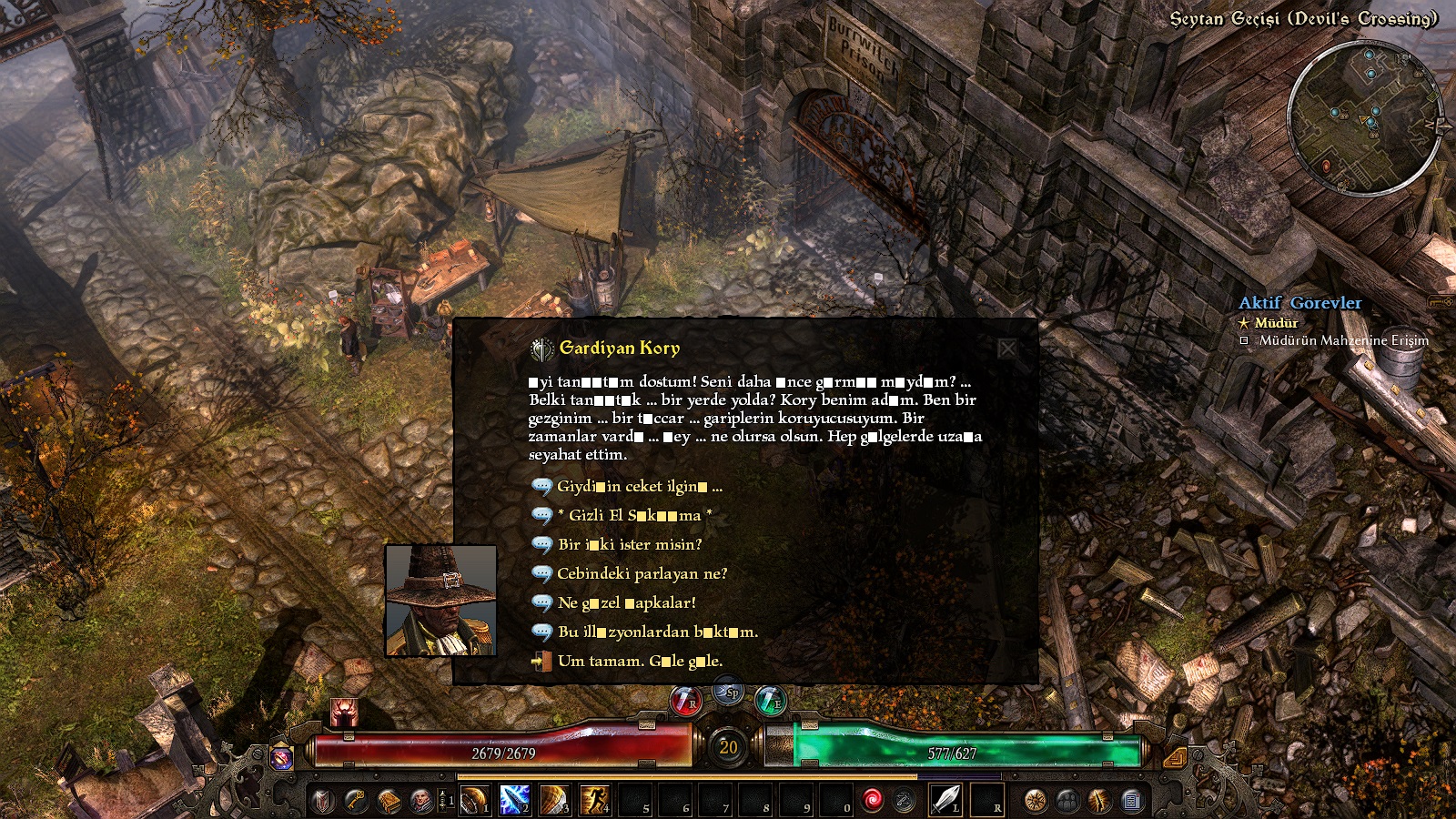Viewport: 1456px width, 819px height.
Task: Open the journal icon at far right
Action: (x=1131, y=801)
